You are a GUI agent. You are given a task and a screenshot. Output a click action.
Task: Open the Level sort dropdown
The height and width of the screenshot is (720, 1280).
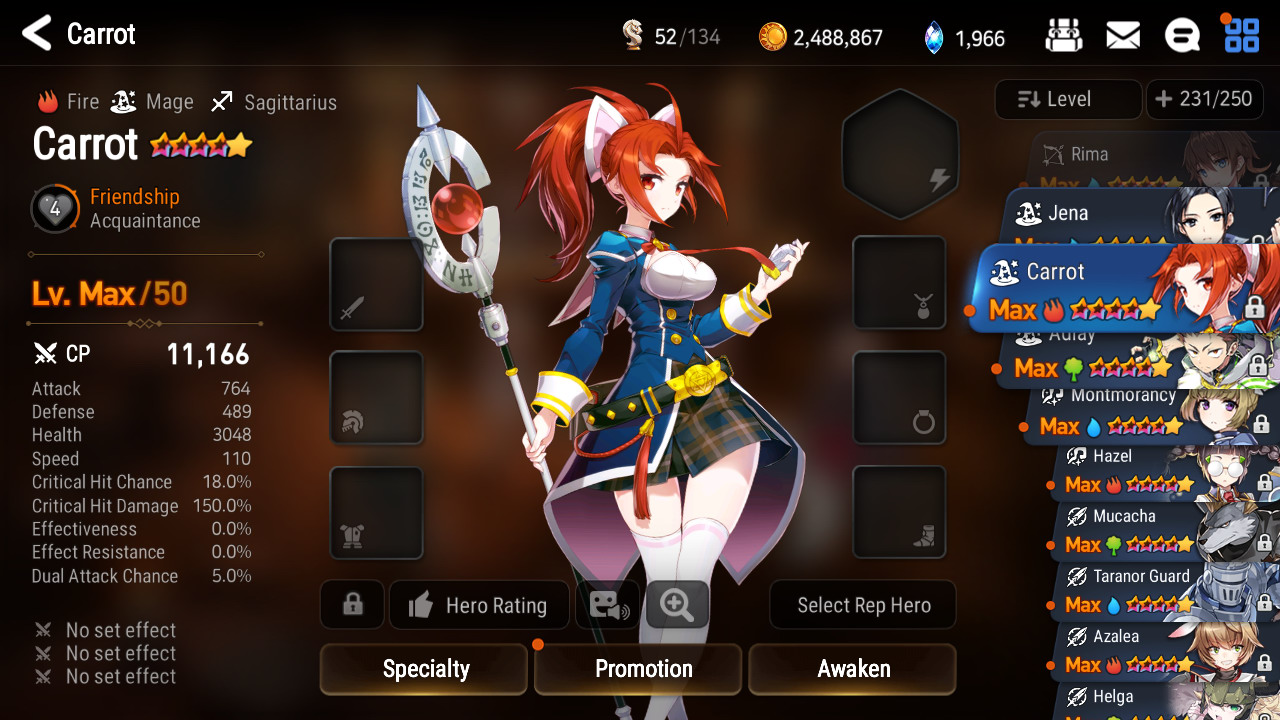[x=1068, y=99]
